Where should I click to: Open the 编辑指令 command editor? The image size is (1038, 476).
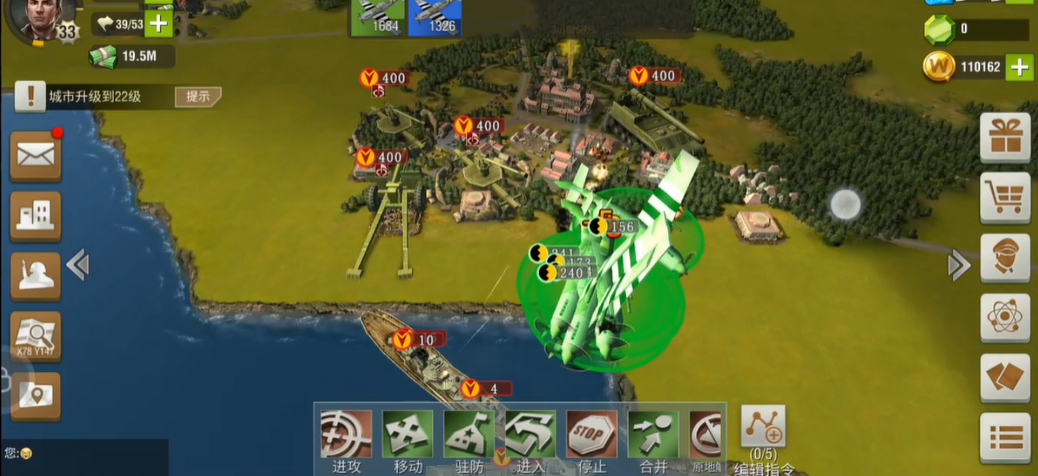tap(763, 428)
